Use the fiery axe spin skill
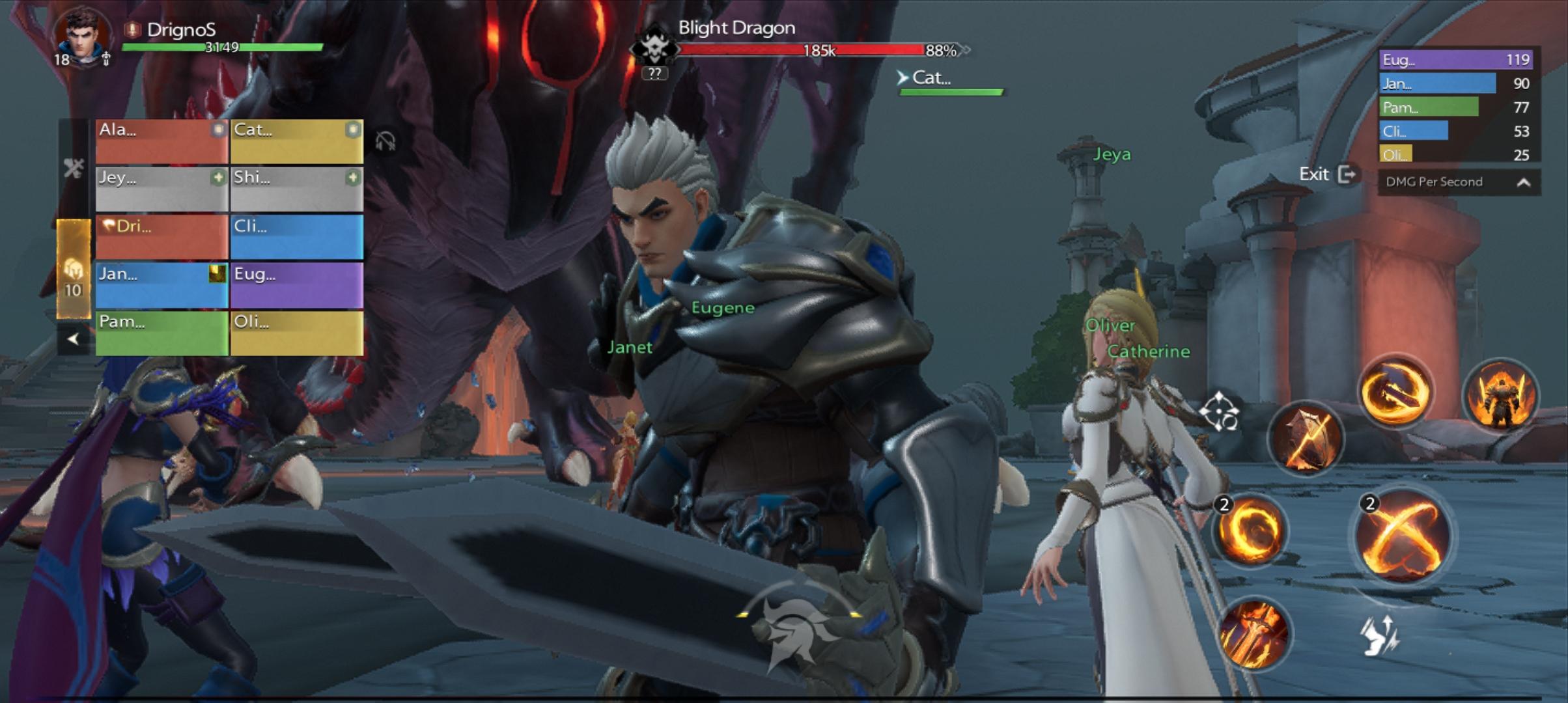The image size is (1568, 703). [x=1395, y=392]
